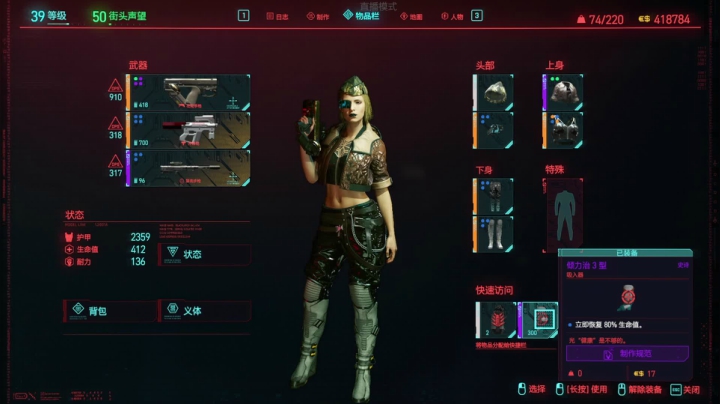This screenshot has width=720, height=404.
Task: Click the 制作规范 crafting spec button
Action: point(627,353)
